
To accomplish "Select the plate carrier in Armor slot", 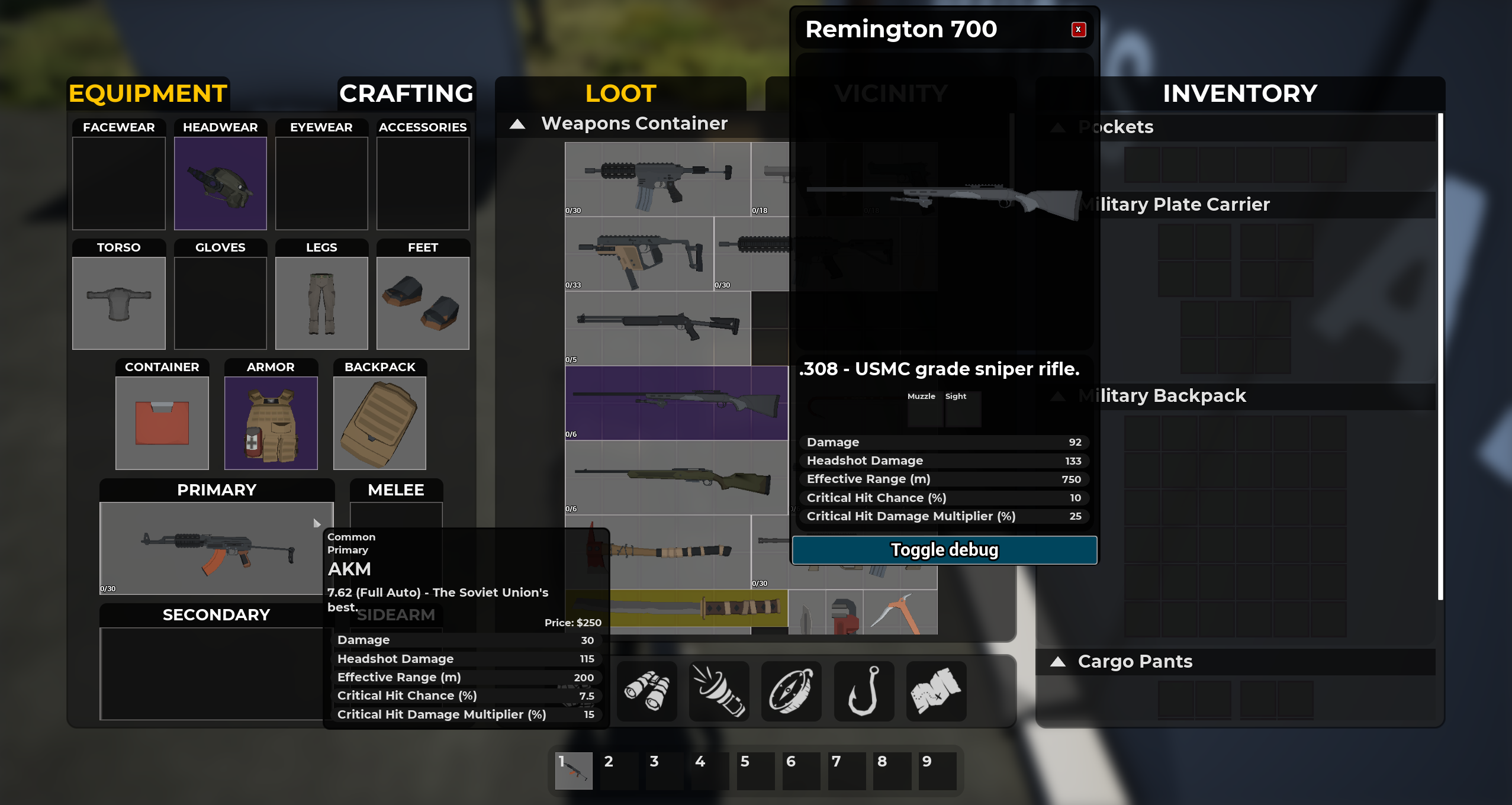I will [271, 422].
